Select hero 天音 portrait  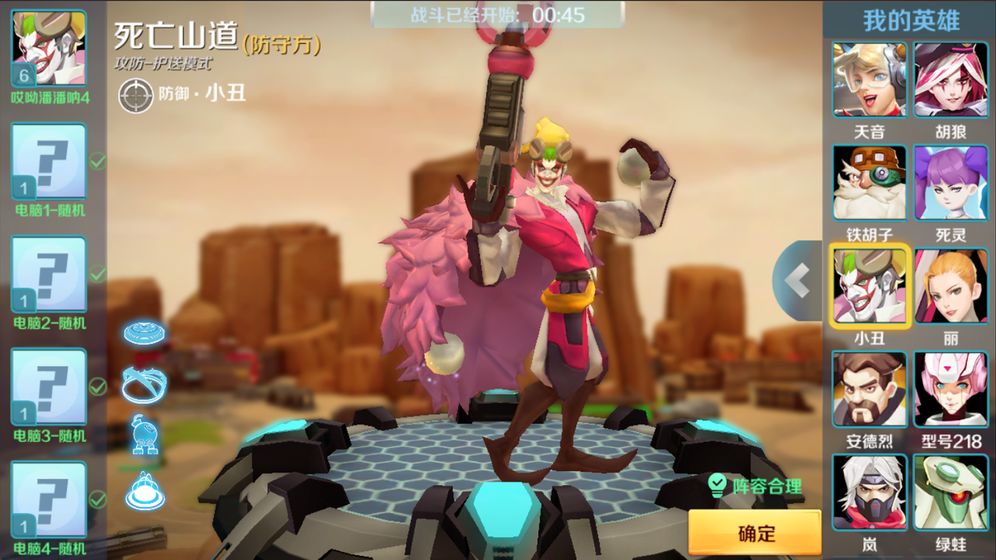pos(869,80)
